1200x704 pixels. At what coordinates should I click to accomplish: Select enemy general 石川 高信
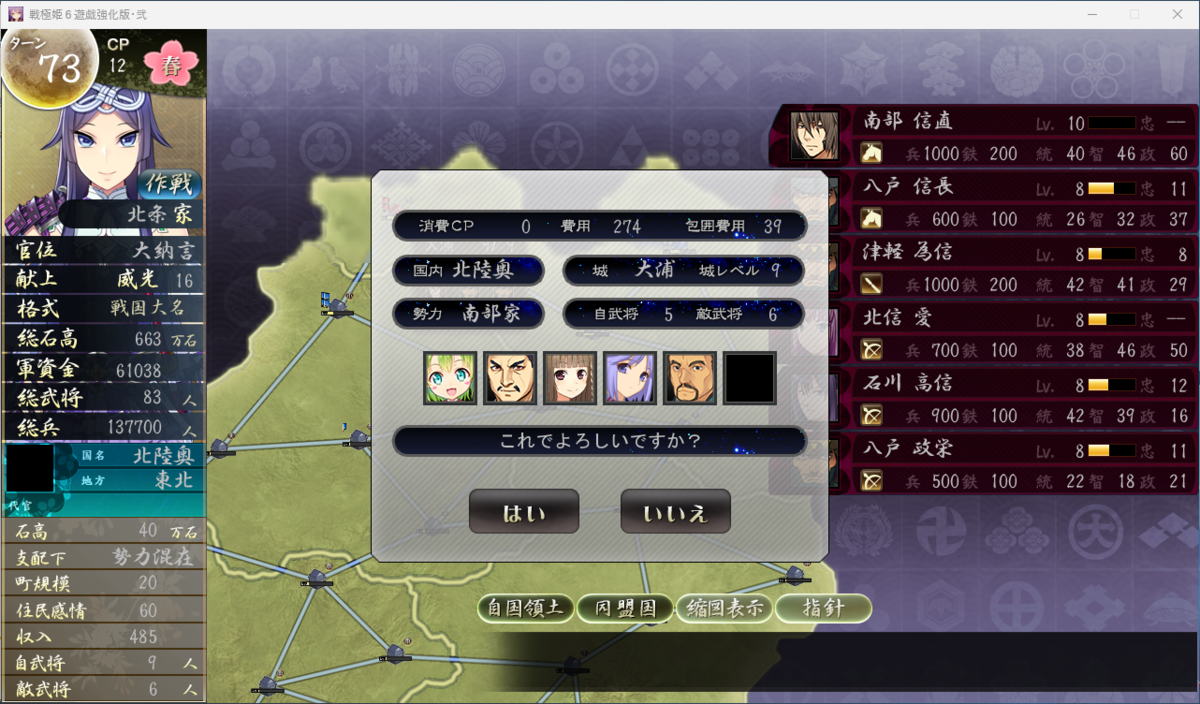pyautogui.click(x=985, y=398)
